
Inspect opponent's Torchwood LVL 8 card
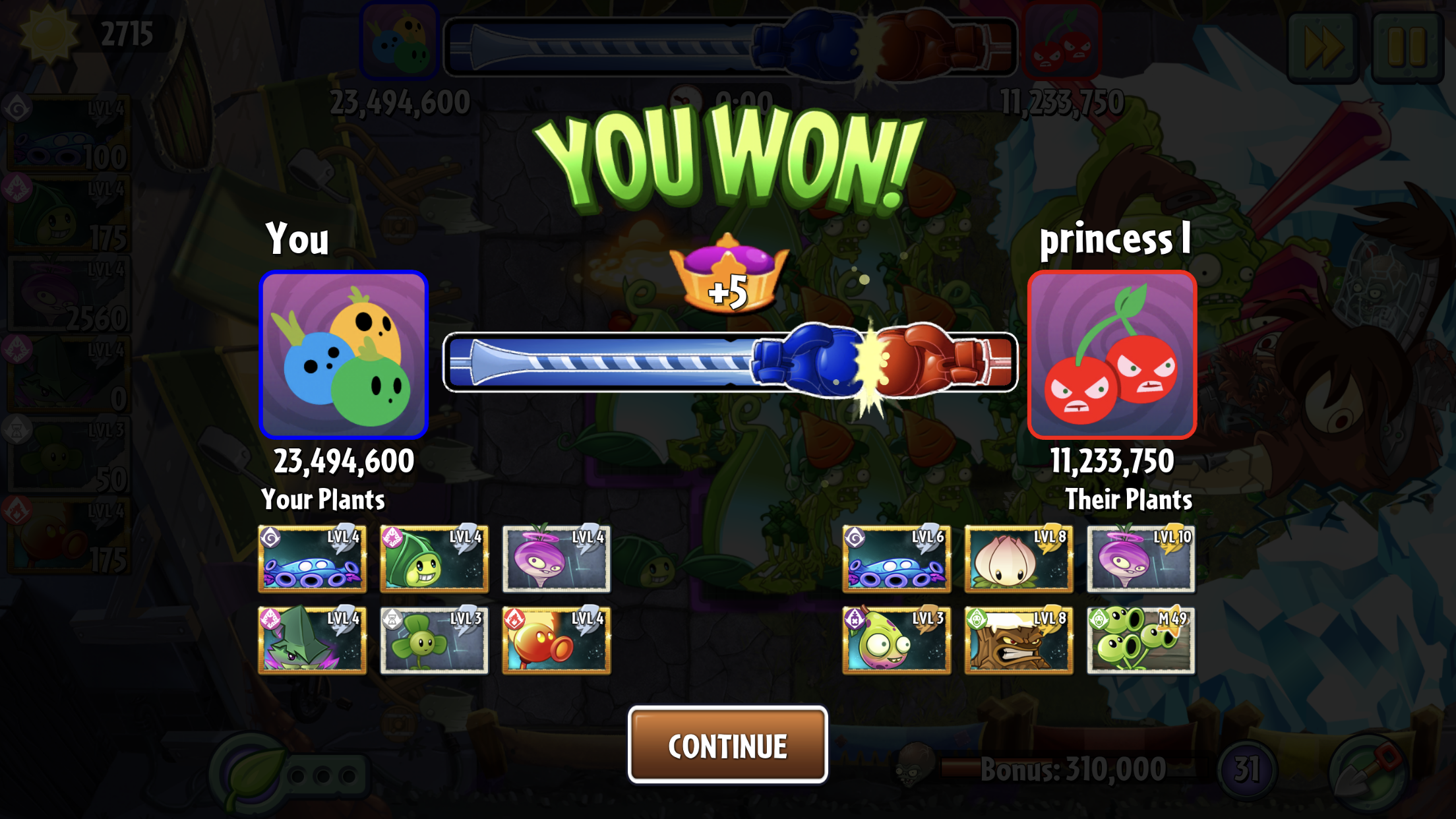pos(1018,640)
